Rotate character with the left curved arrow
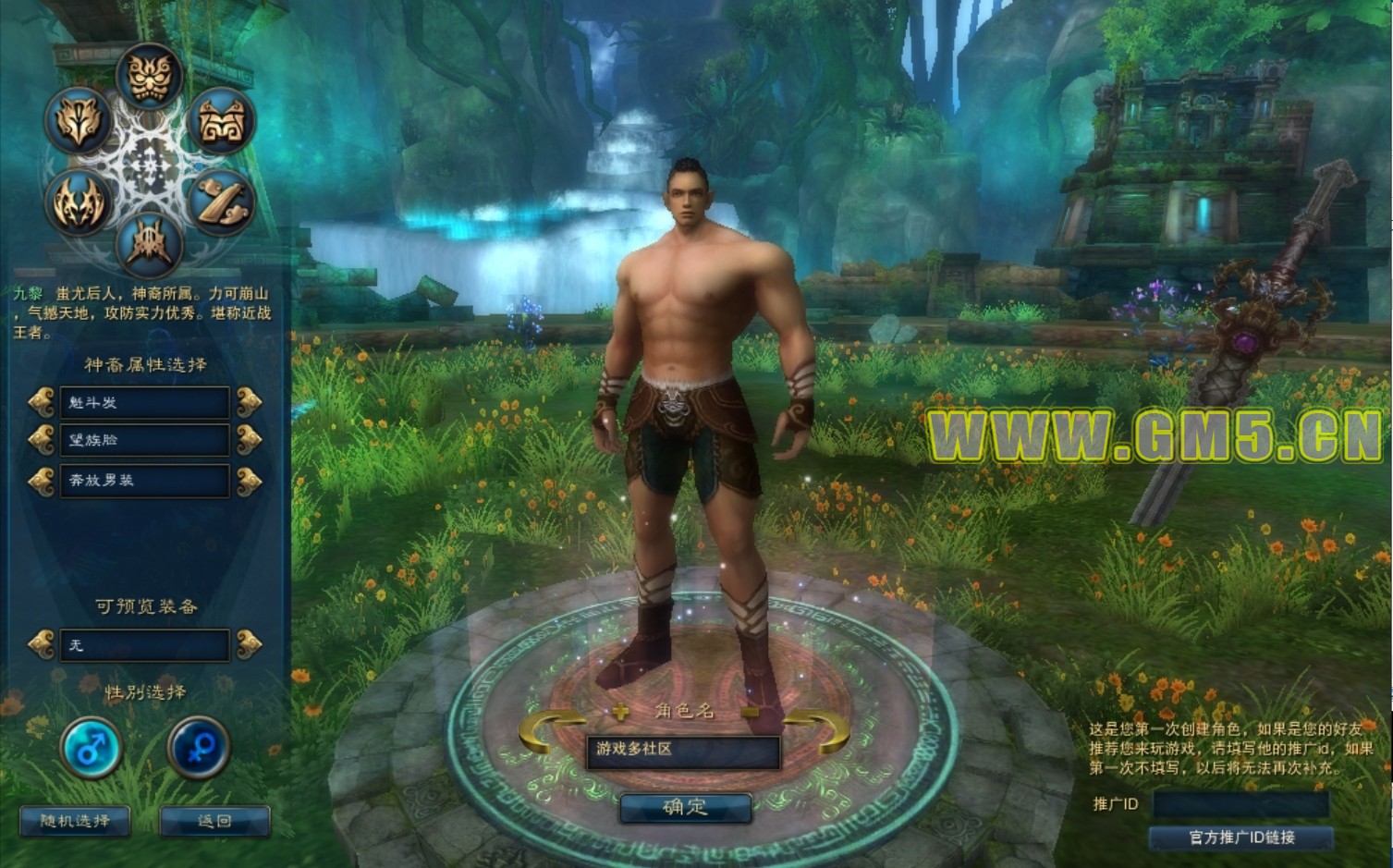The width and height of the screenshot is (1393, 868). [x=550, y=730]
